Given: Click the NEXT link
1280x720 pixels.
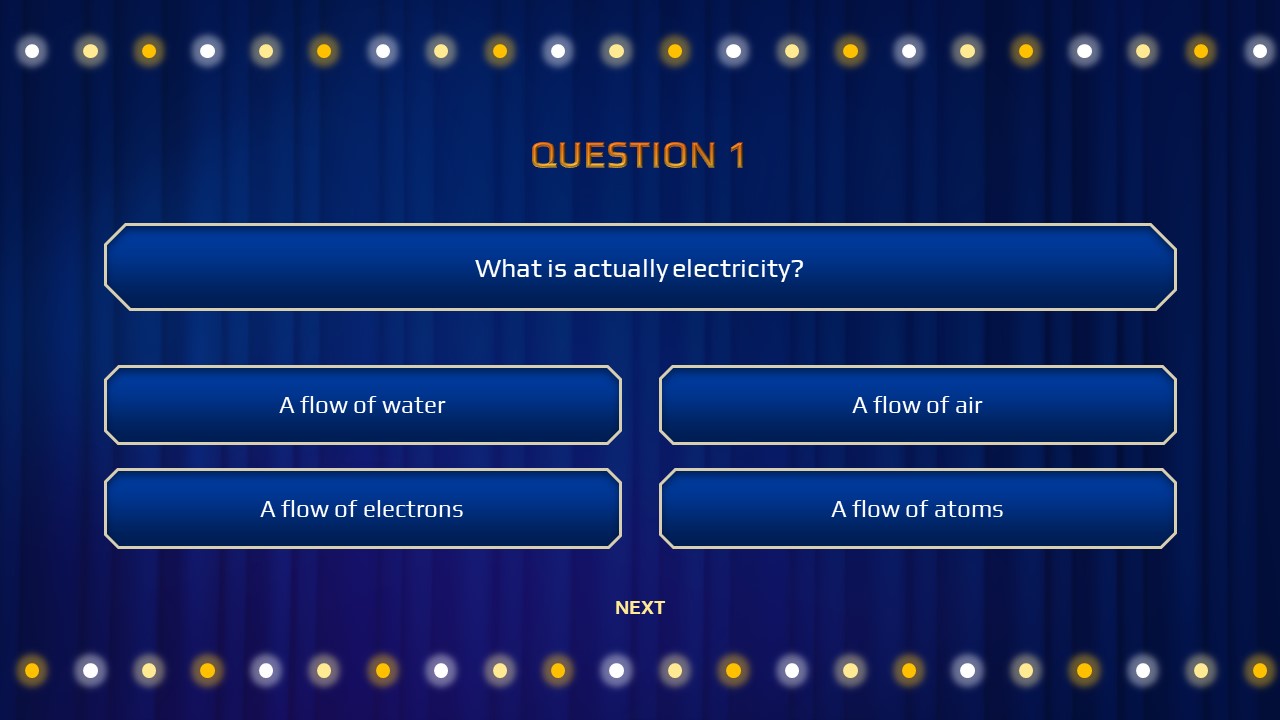Looking at the screenshot, I should coord(640,607).
